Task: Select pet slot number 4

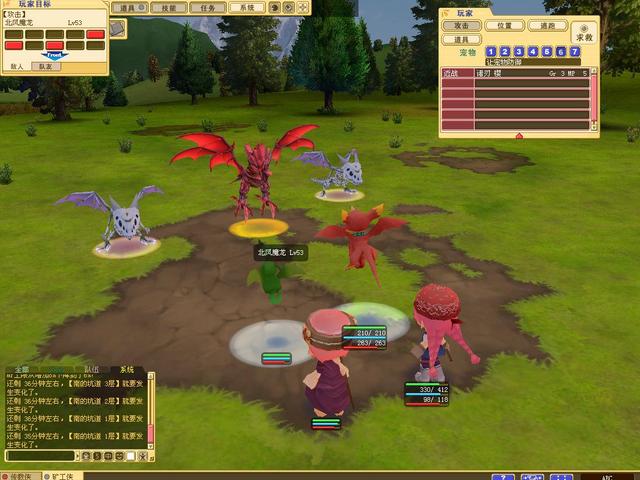Action: [533, 51]
